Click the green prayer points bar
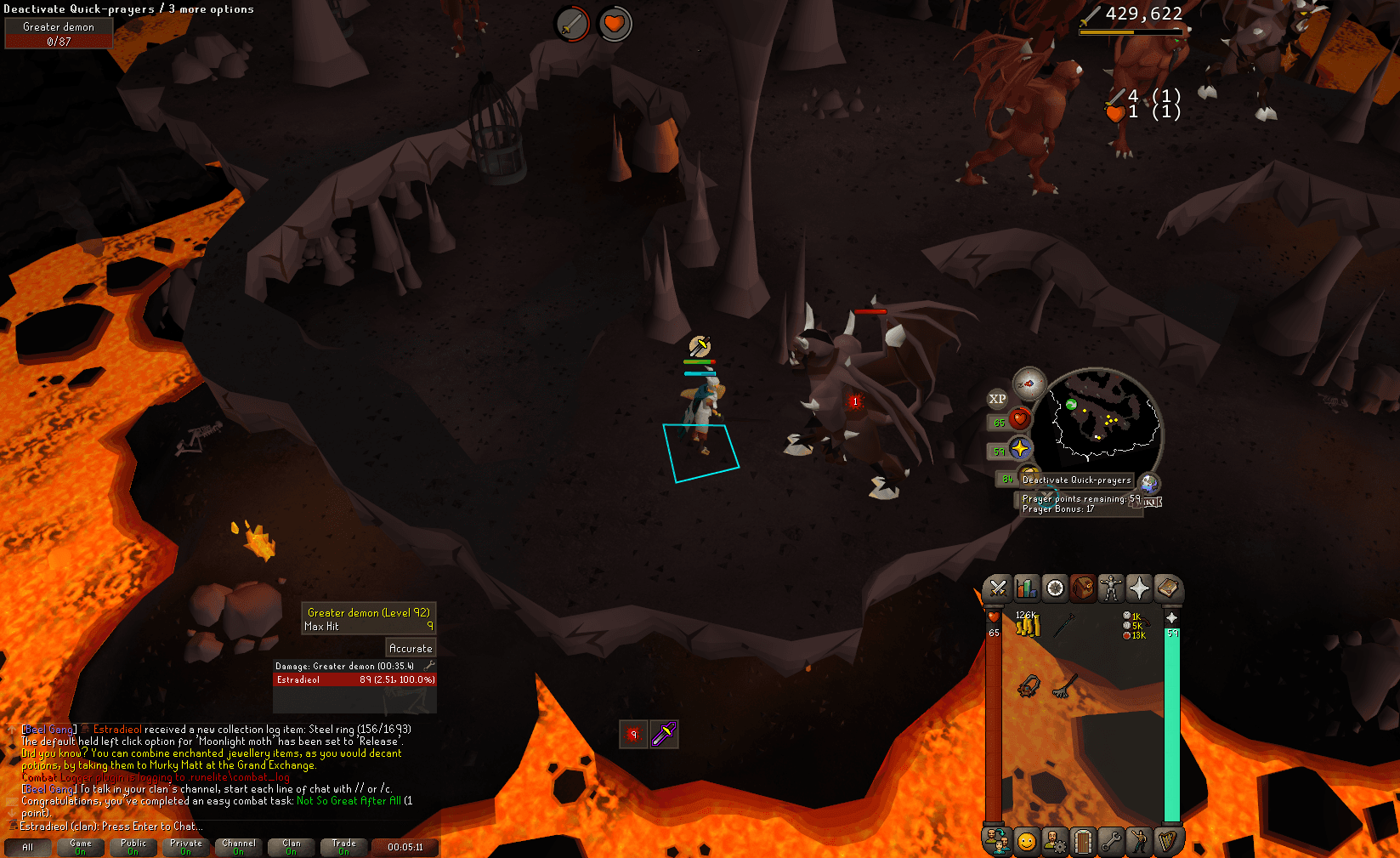 pos(1173,723)
